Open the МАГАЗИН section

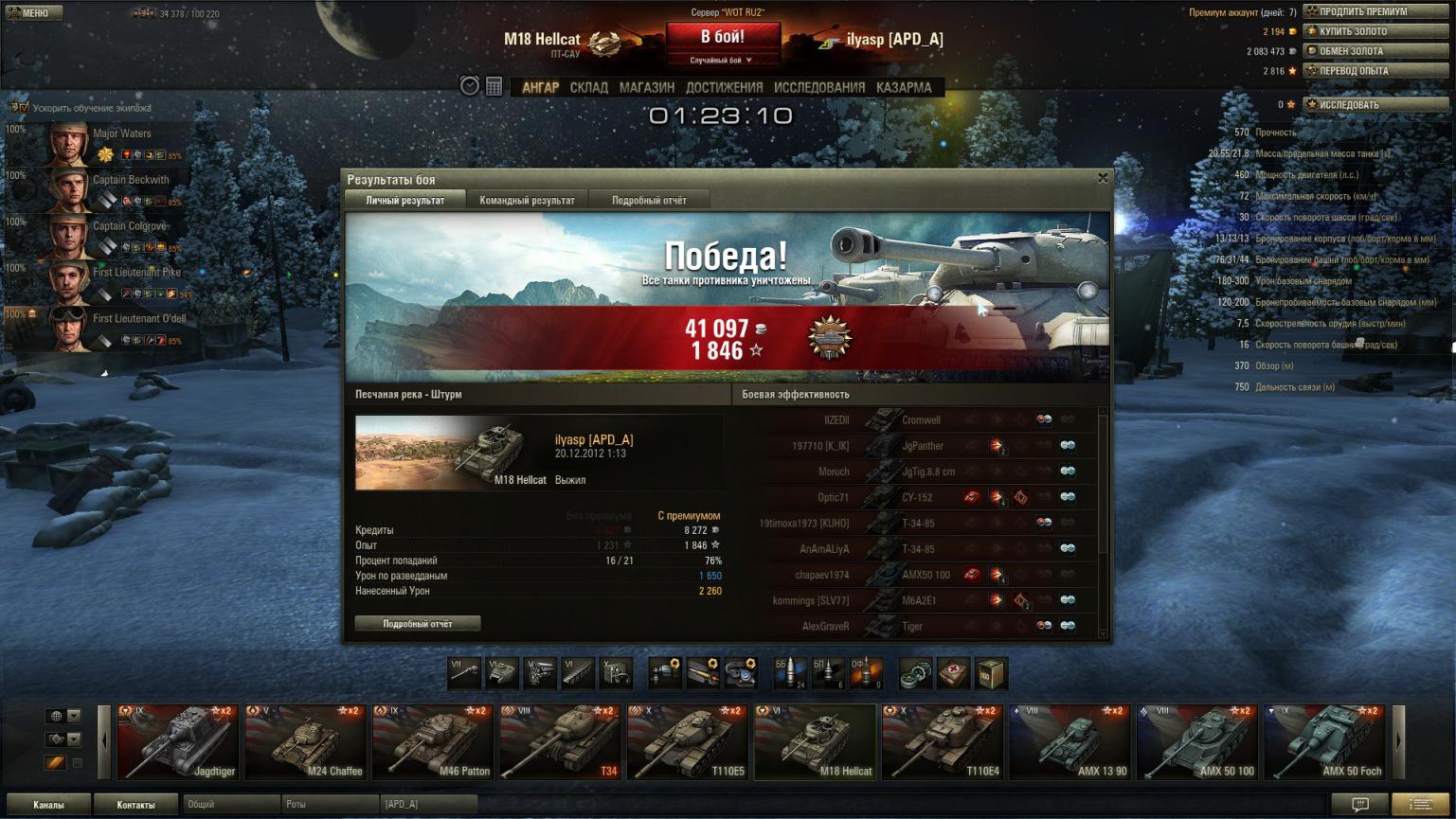(646, 87)
